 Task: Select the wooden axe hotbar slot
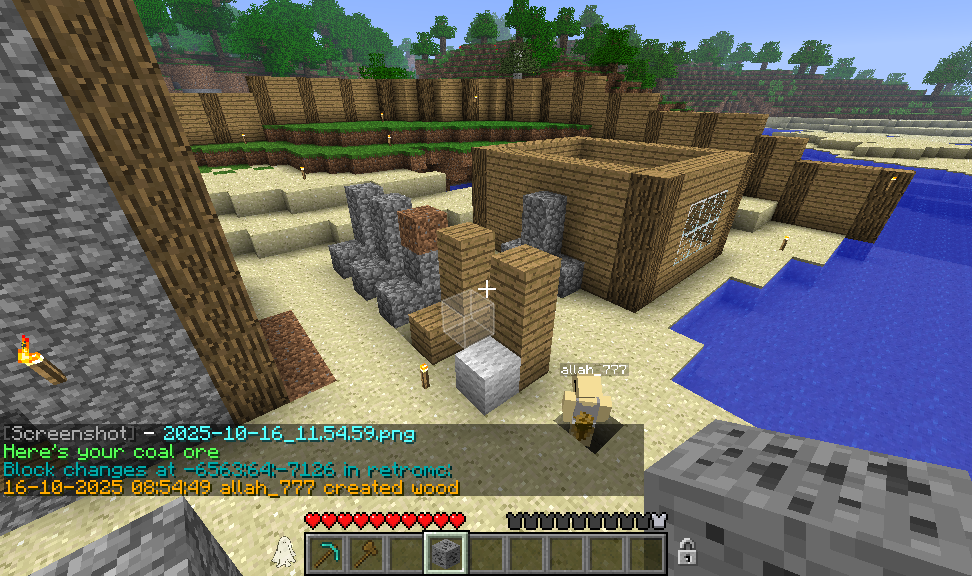pos(366,553)
